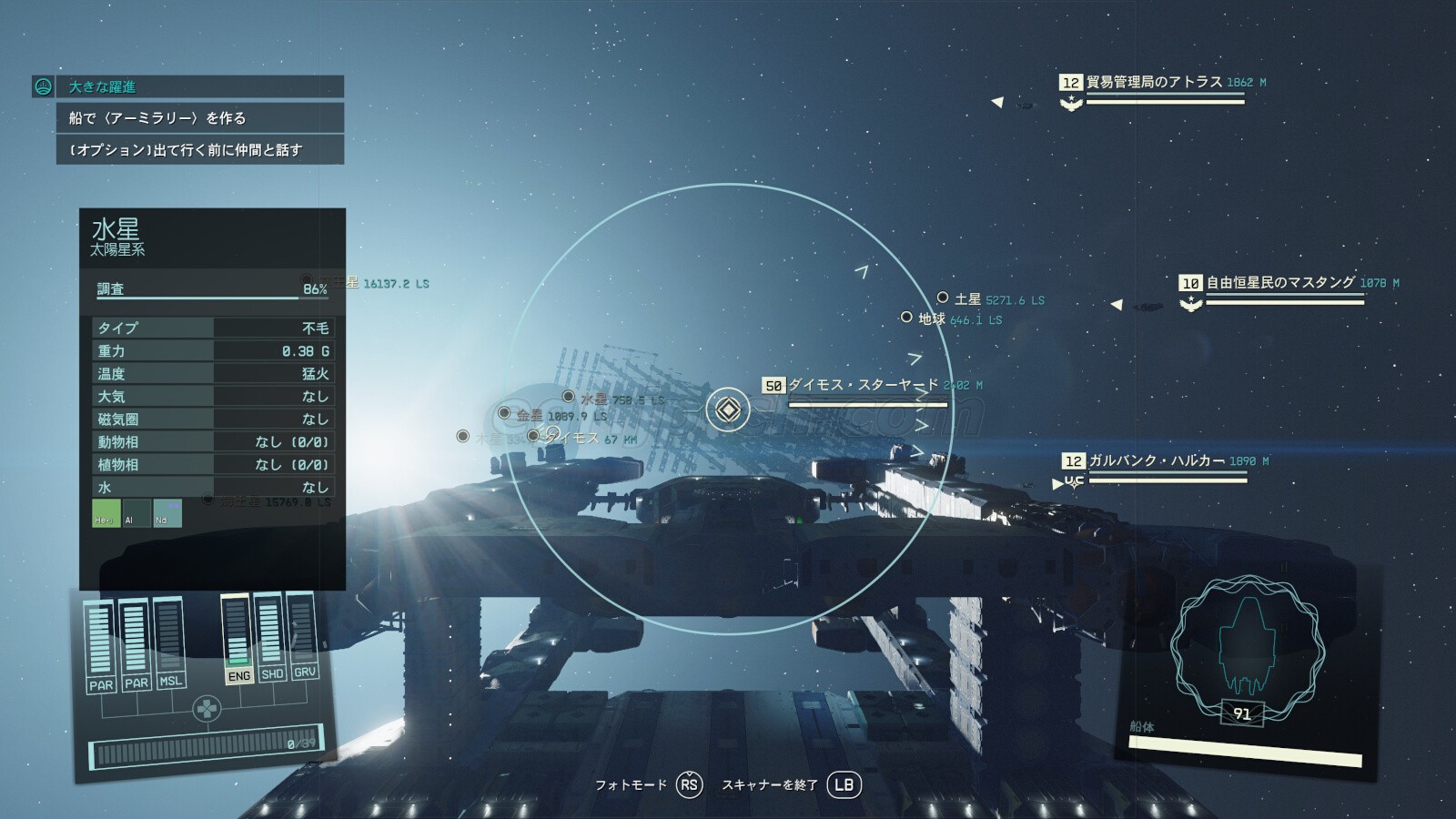Select the 大きな躍進 quest tracker header
1456x819 pixels.
[x=187, y=86]
